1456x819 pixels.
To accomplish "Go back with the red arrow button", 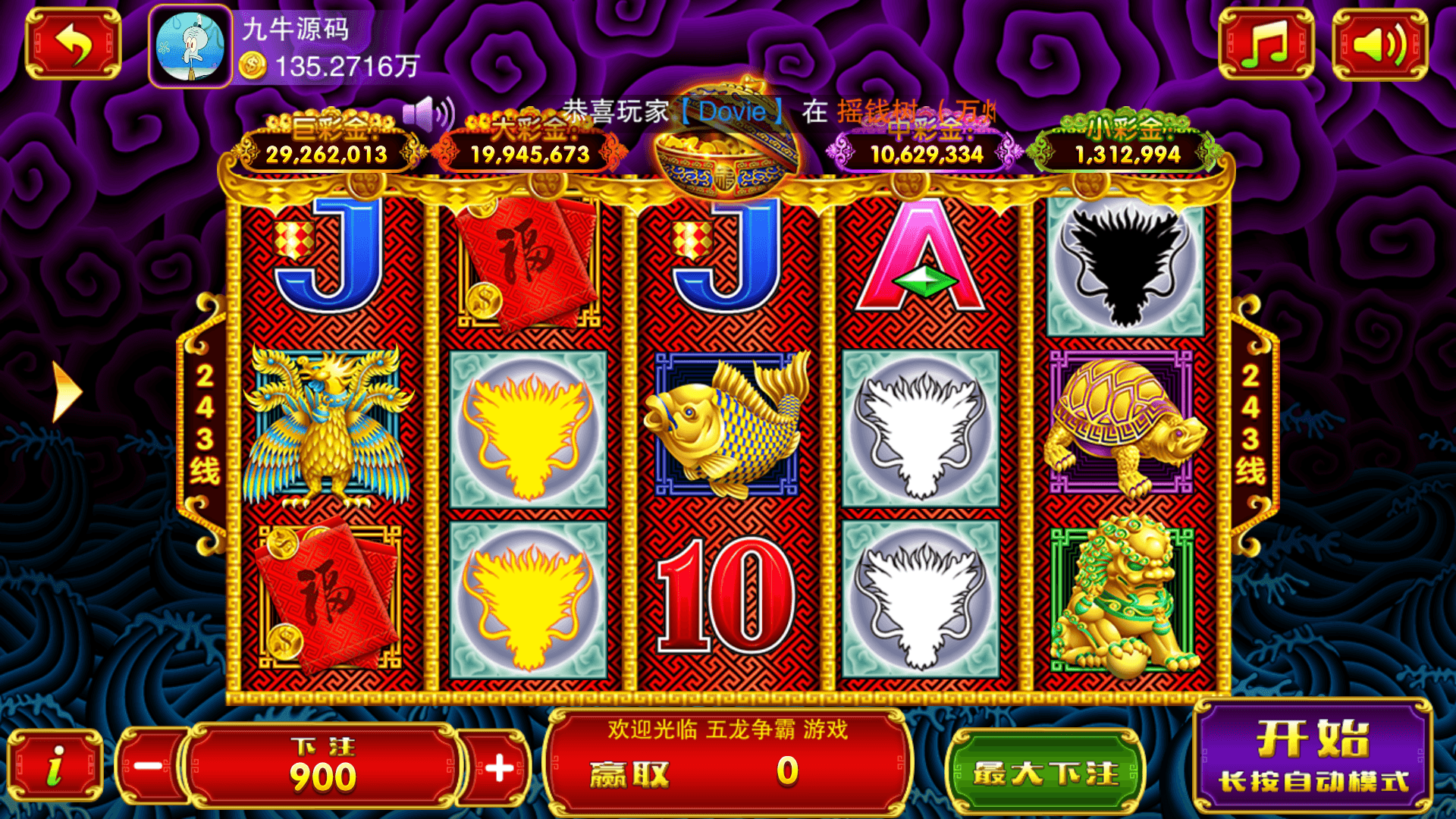I will 73,44.
